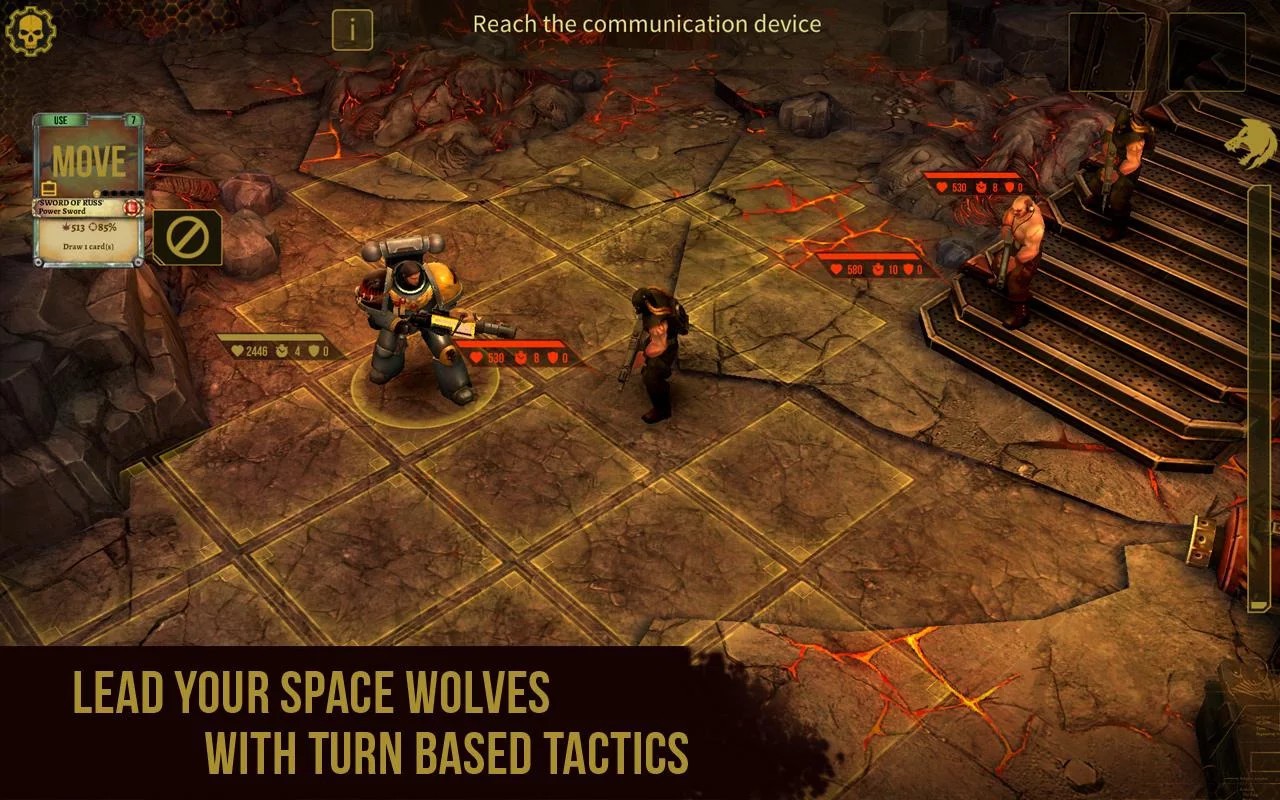Click the skull icon on hero's health bar
This screenshot has width=1280, height=800.
tap(281, 352)
